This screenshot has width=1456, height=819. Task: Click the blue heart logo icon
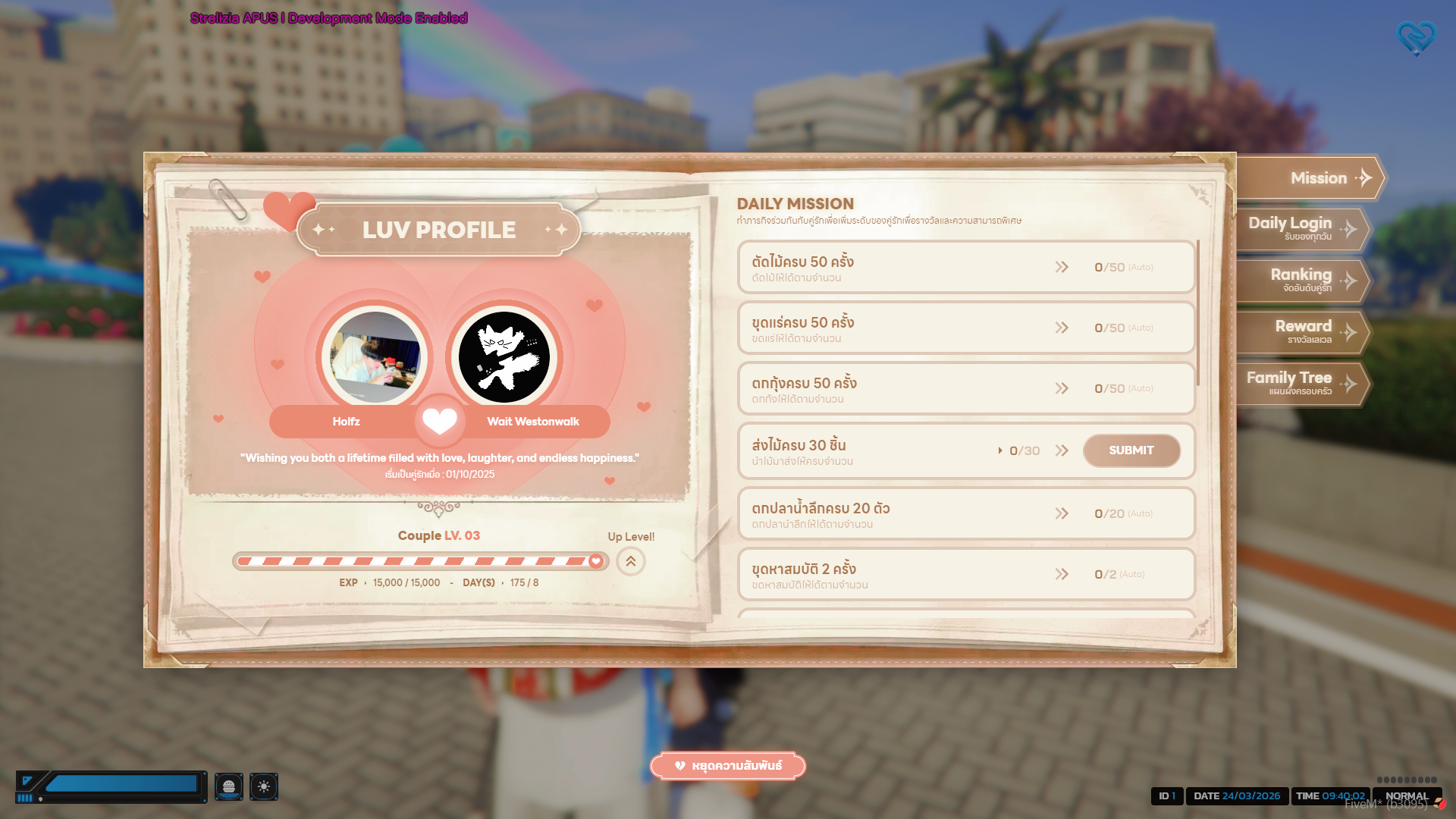[x=1416, y=38]
